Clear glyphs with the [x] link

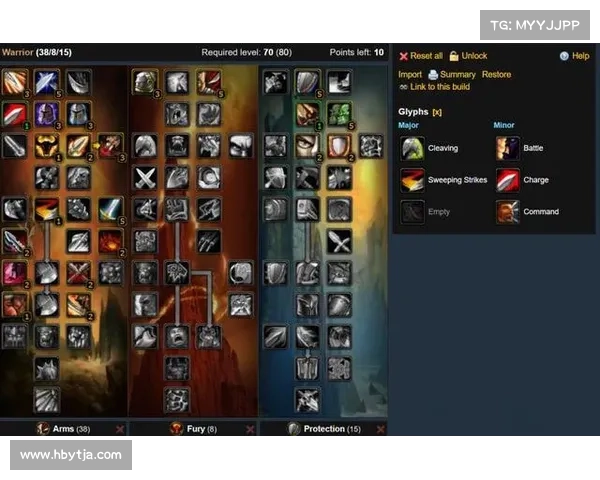click(x=437, y=112)
